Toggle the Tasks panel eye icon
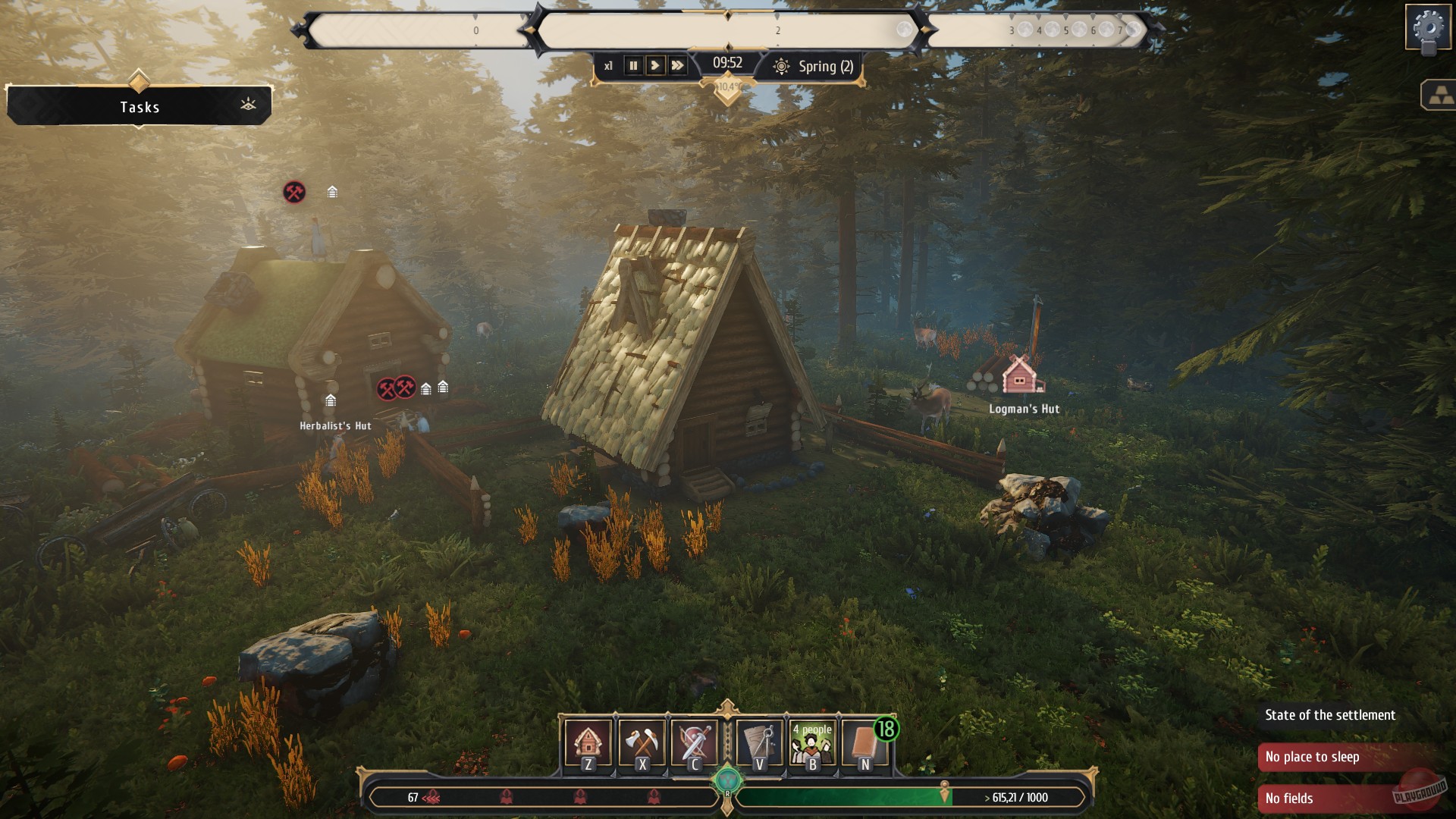The height and width of the screenshot is (819, 1456). coord(248,105)
